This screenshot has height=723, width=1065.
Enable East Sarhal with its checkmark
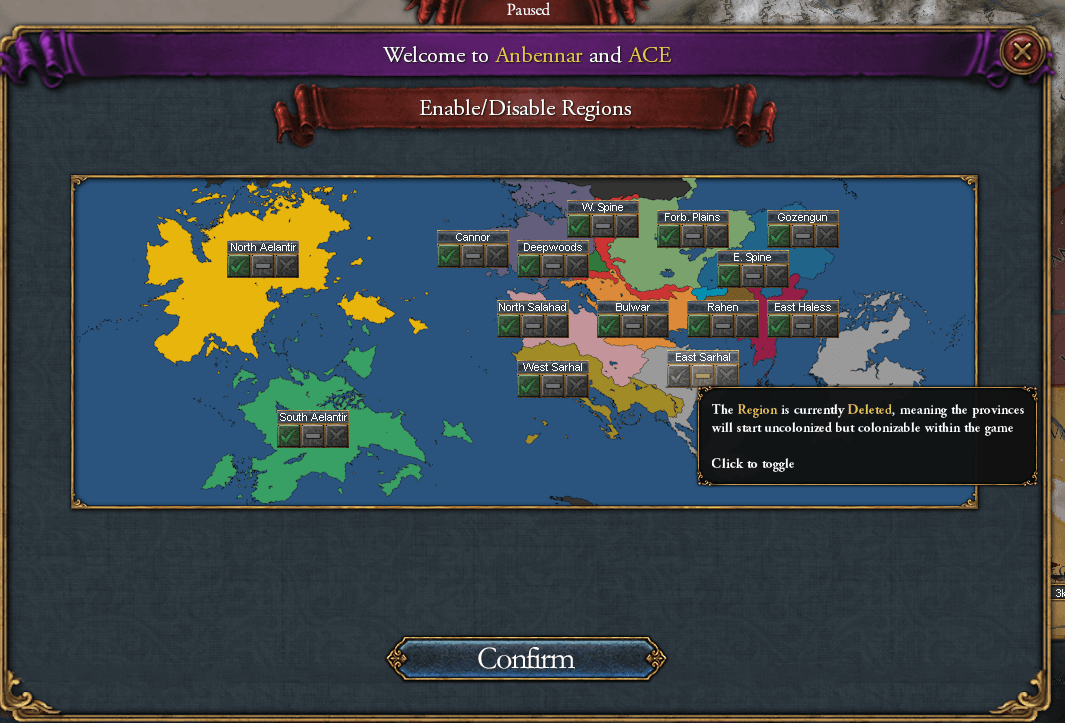click(x=679, y=376)
